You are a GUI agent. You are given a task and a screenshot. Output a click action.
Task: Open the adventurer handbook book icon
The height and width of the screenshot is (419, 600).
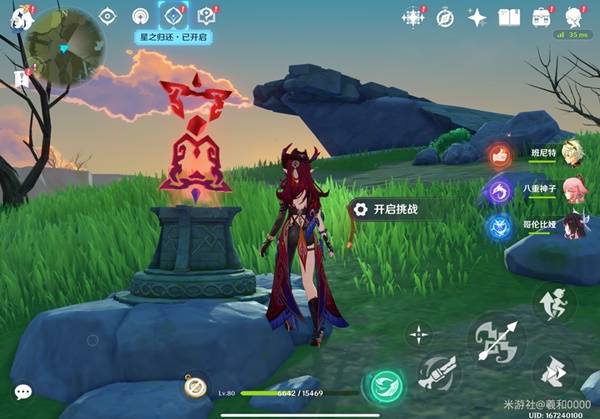[x=509, y=17]
